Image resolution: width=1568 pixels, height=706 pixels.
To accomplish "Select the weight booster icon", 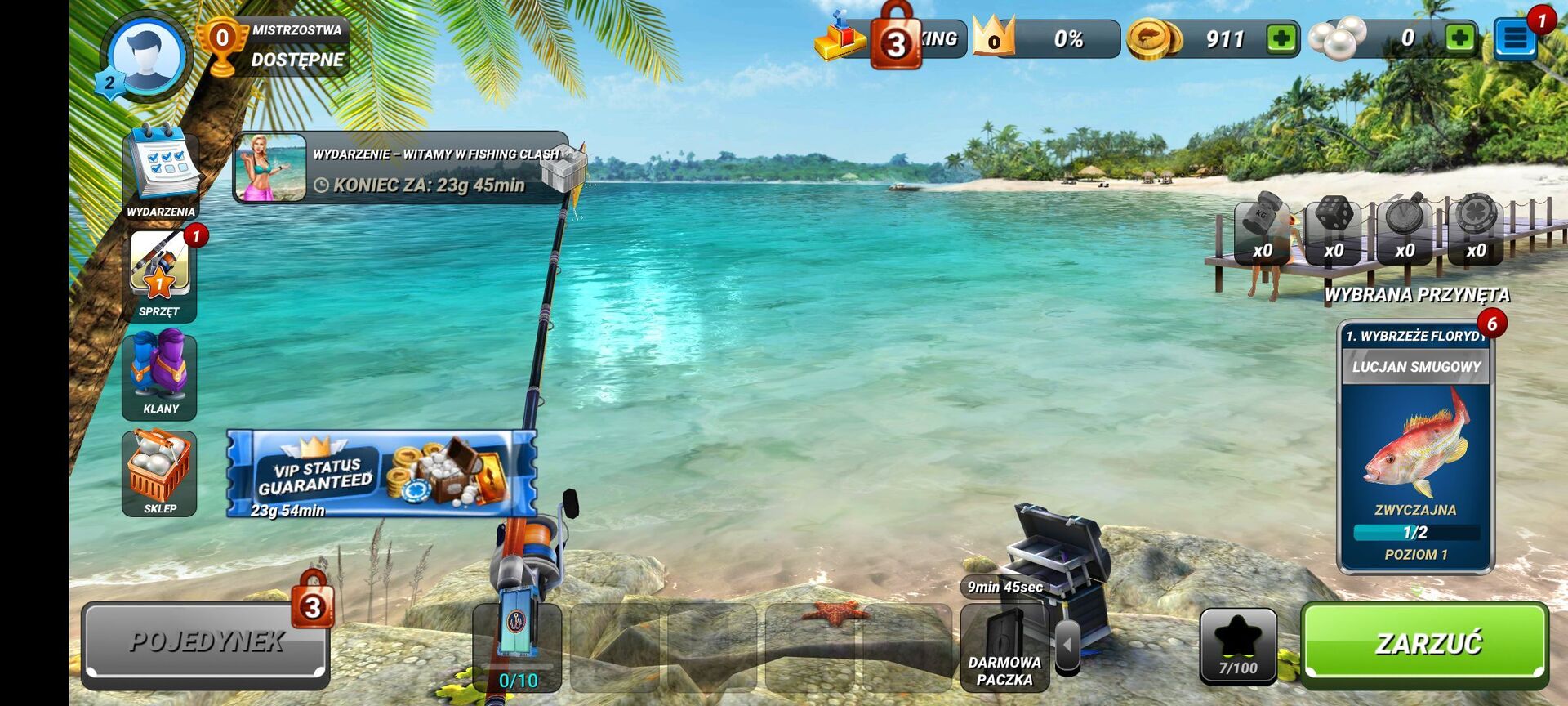I will click(1262, 230).
